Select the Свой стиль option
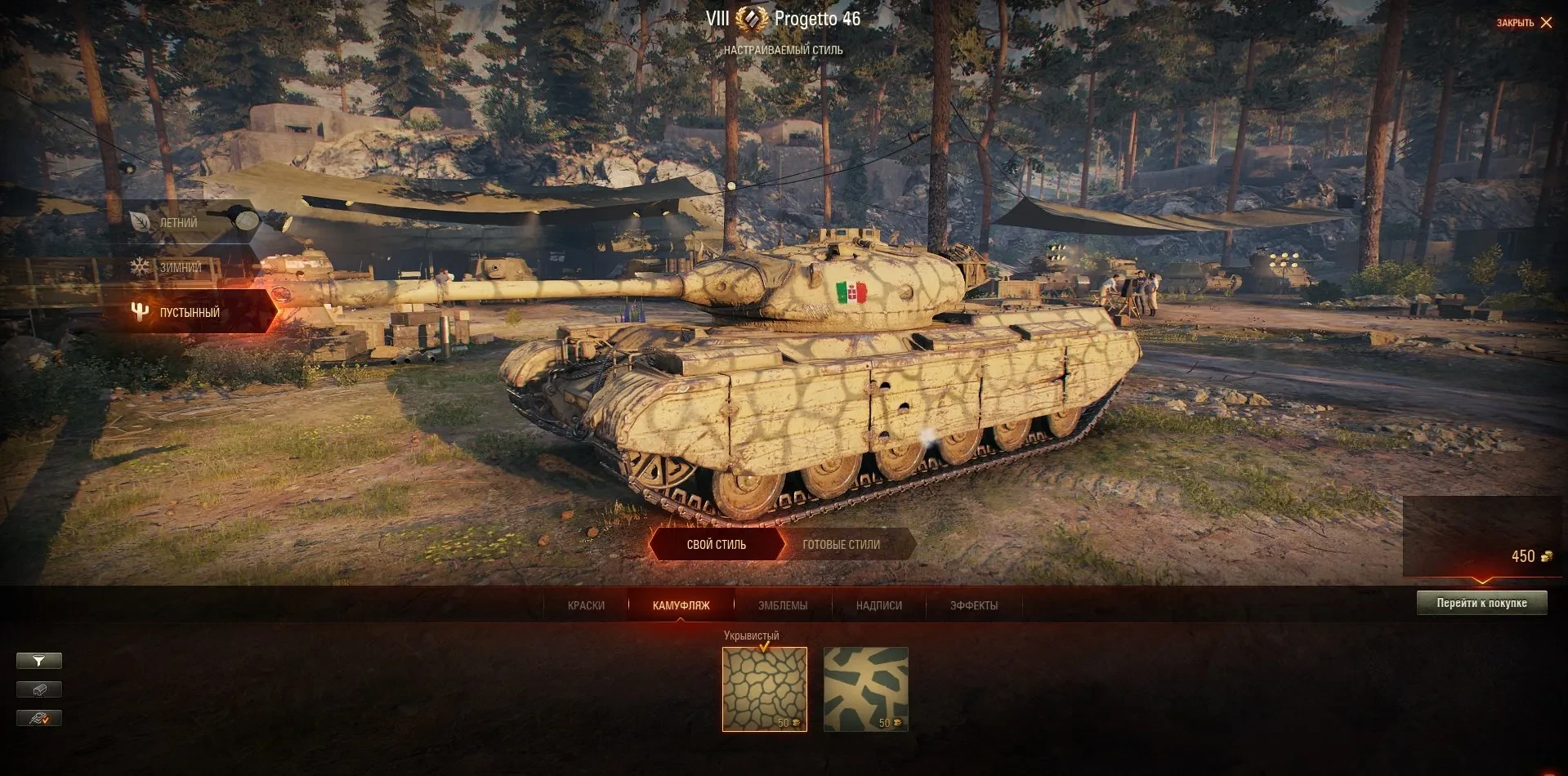 pos(717,545)
